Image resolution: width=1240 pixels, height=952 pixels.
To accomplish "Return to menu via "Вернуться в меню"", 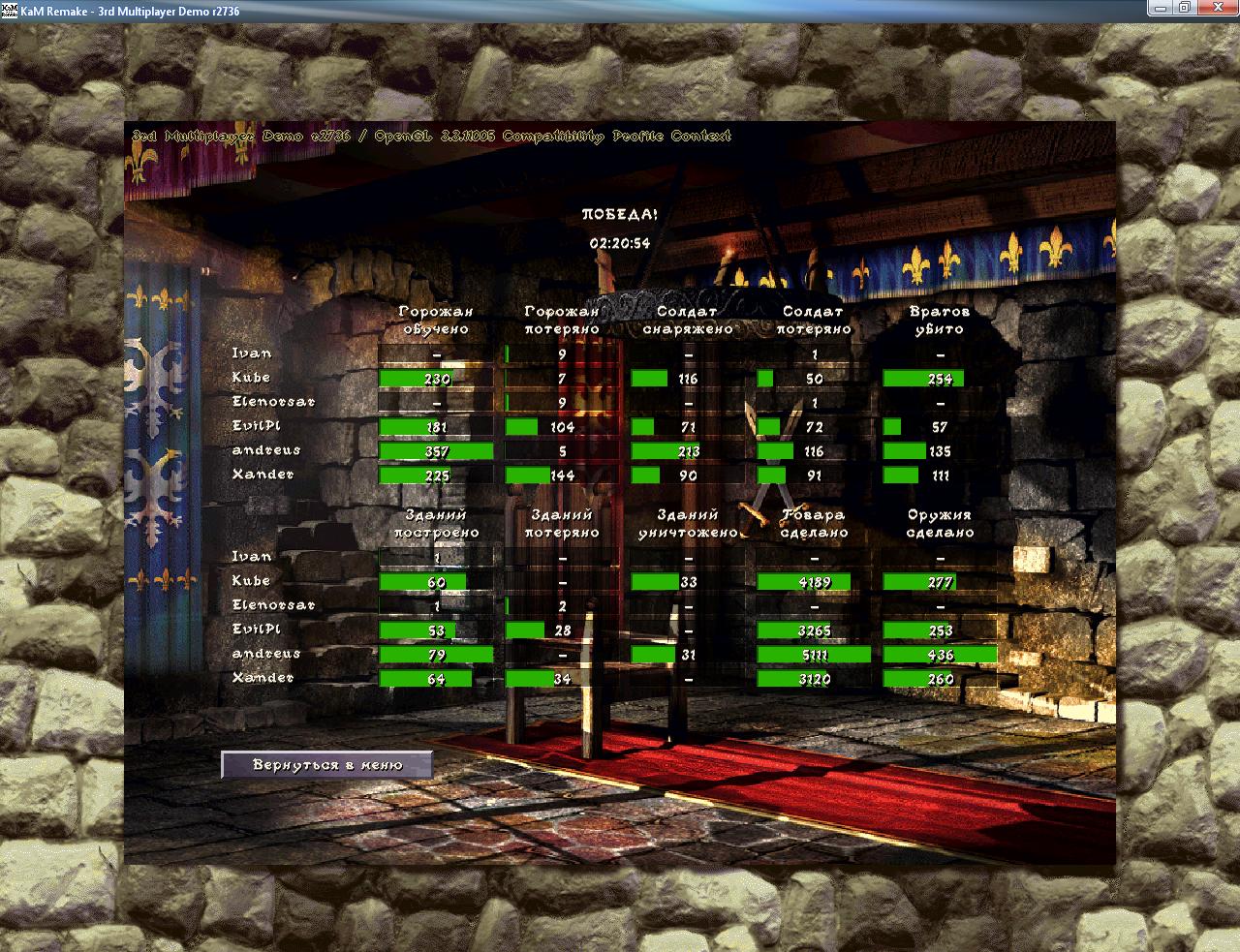I will coord(326,765).
